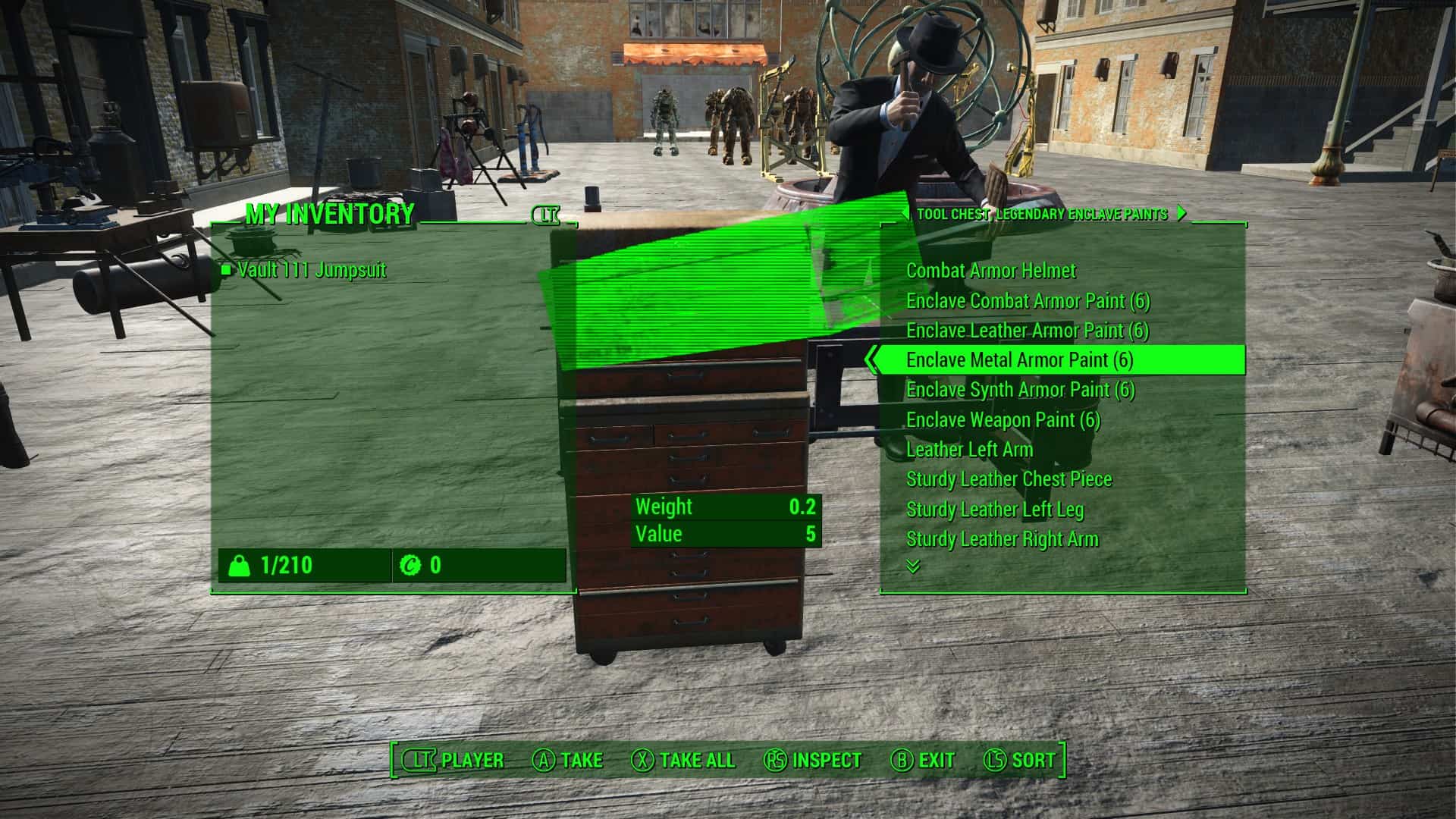
Task: Pick the Enclave Leather Armor Paint item
Action: pos(1027,331)
